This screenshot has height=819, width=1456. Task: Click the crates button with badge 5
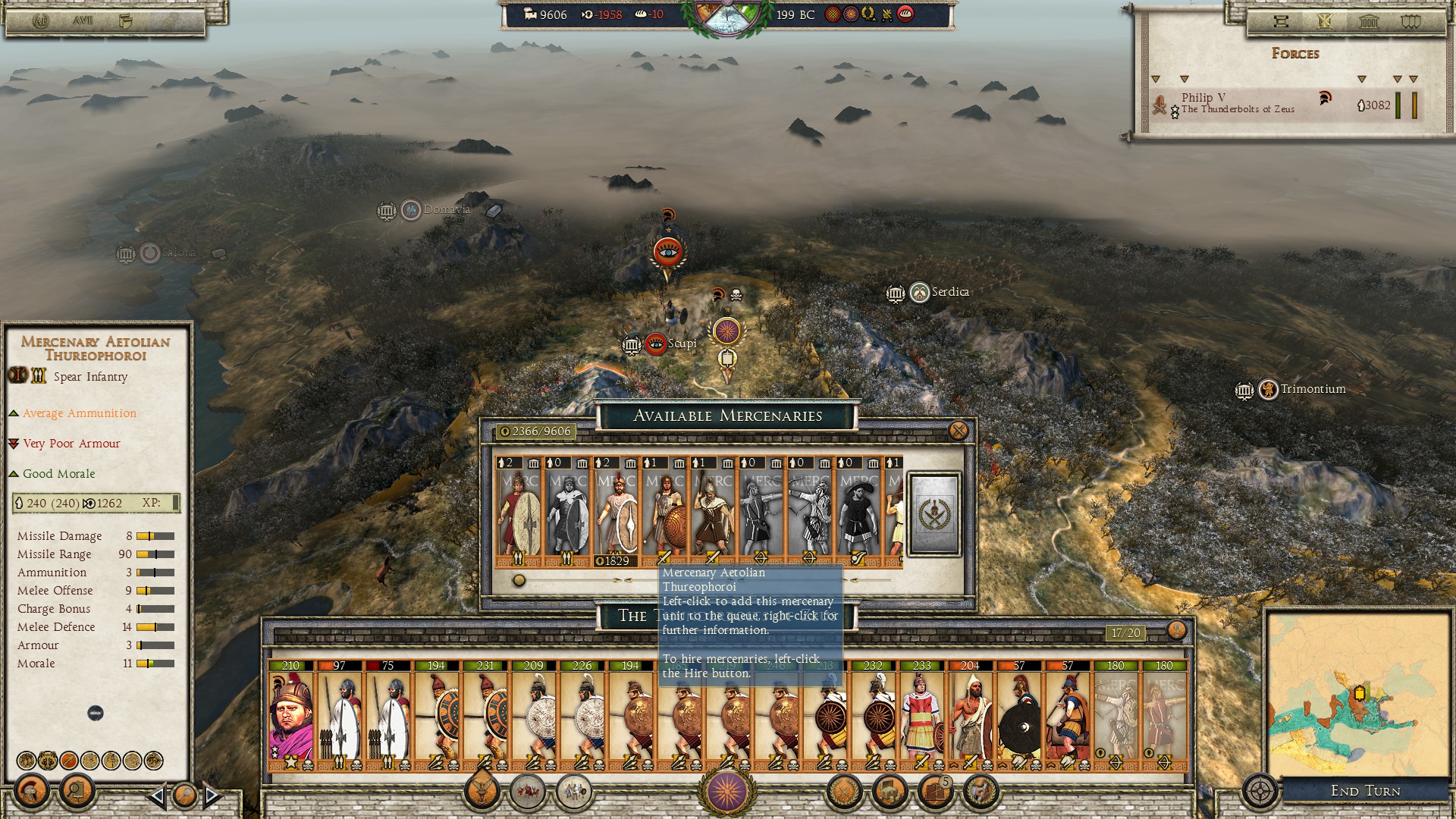point(936,792)
